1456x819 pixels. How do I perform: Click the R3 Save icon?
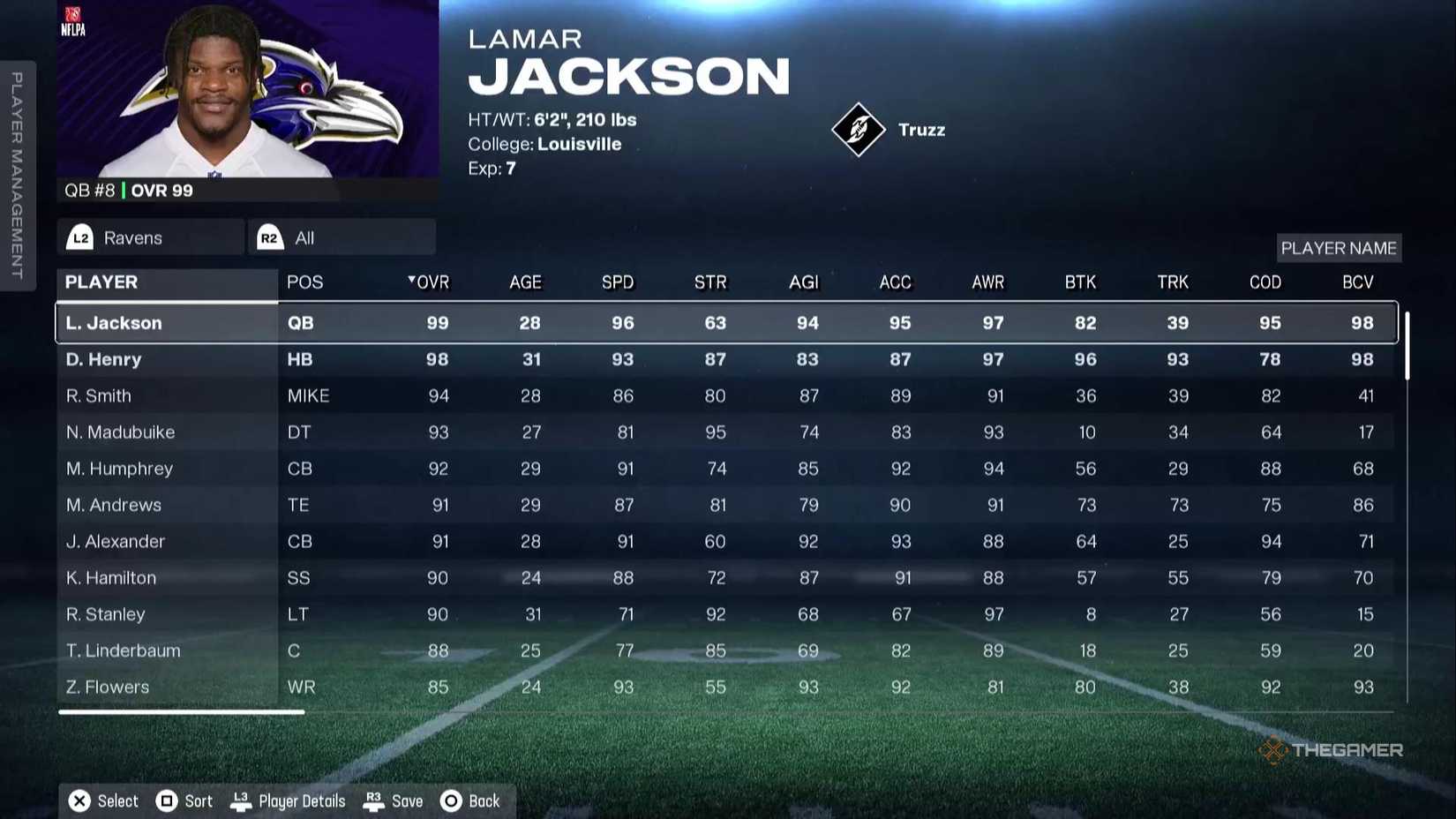click(x=373, y=800)
